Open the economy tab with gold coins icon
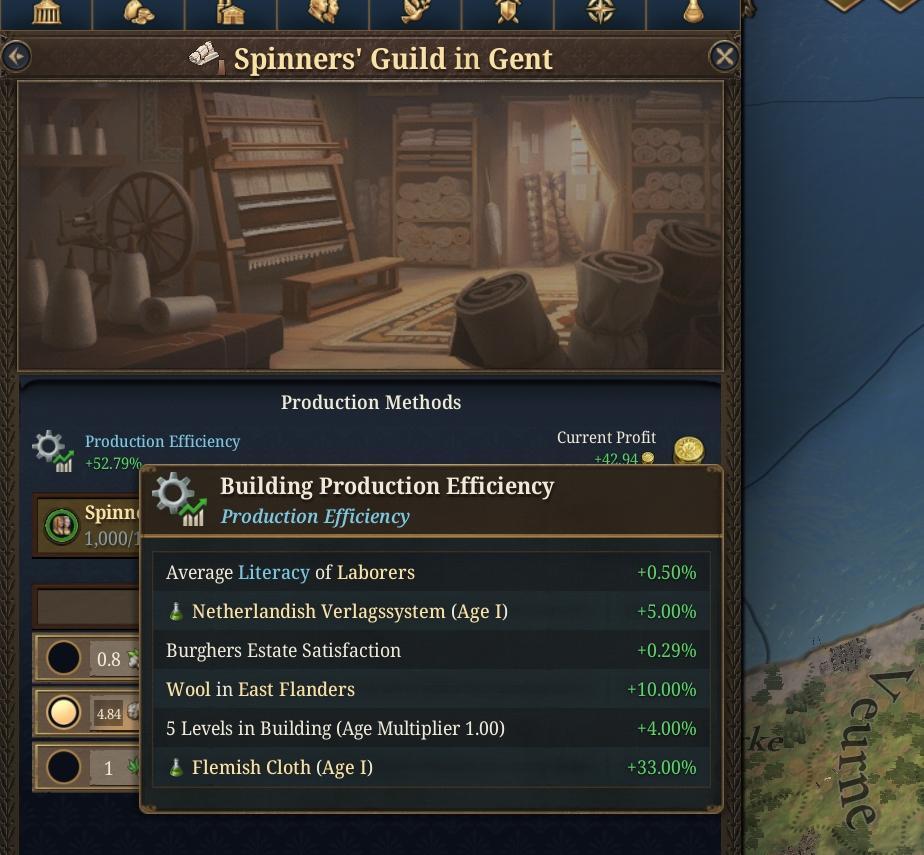Screen dimensions: 924x855 tap(138, 12)
